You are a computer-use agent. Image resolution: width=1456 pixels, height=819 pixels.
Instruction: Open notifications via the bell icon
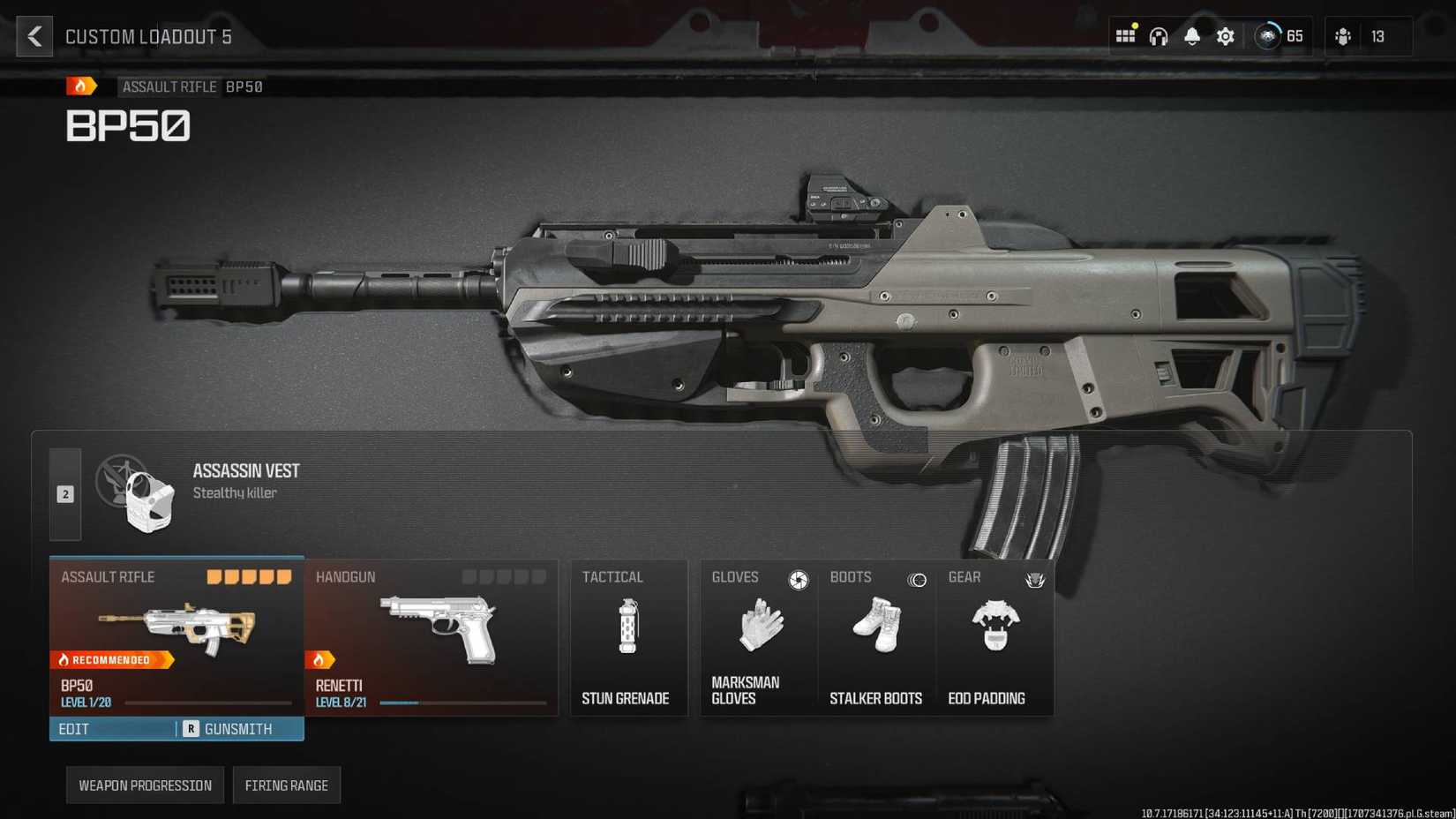tap(1191, 35)
